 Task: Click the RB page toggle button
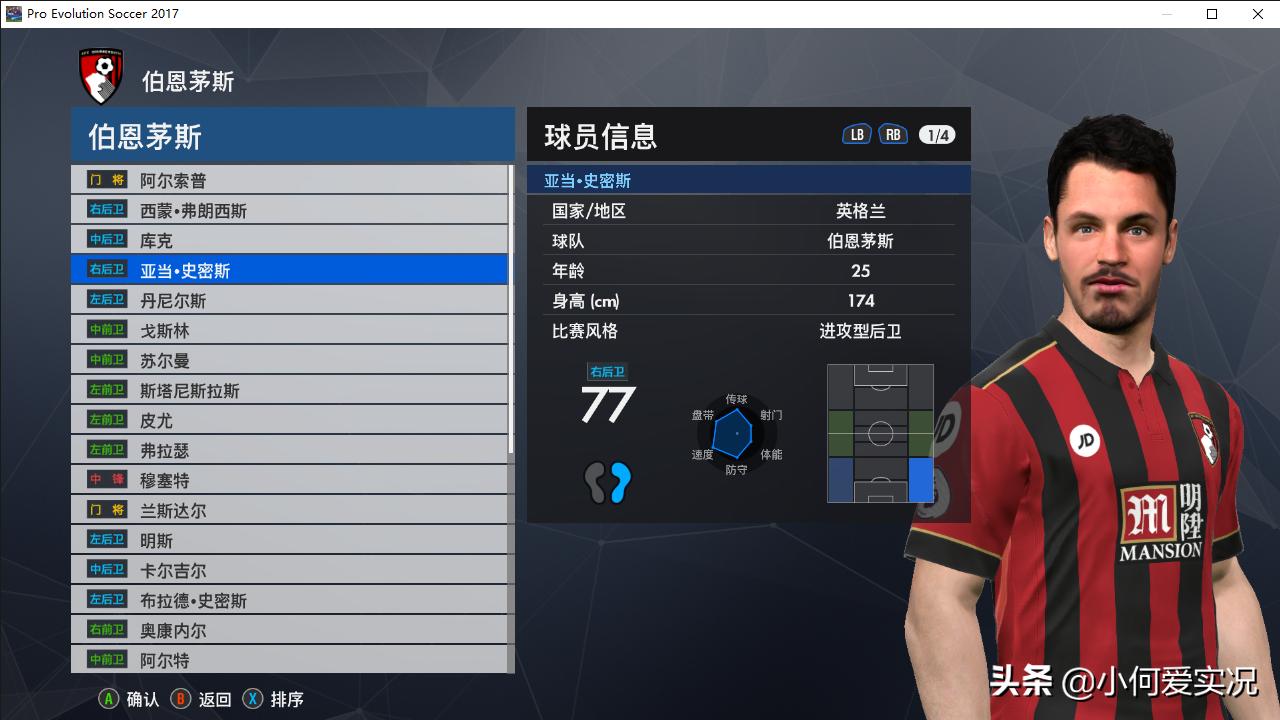click(x=892, y=132)
